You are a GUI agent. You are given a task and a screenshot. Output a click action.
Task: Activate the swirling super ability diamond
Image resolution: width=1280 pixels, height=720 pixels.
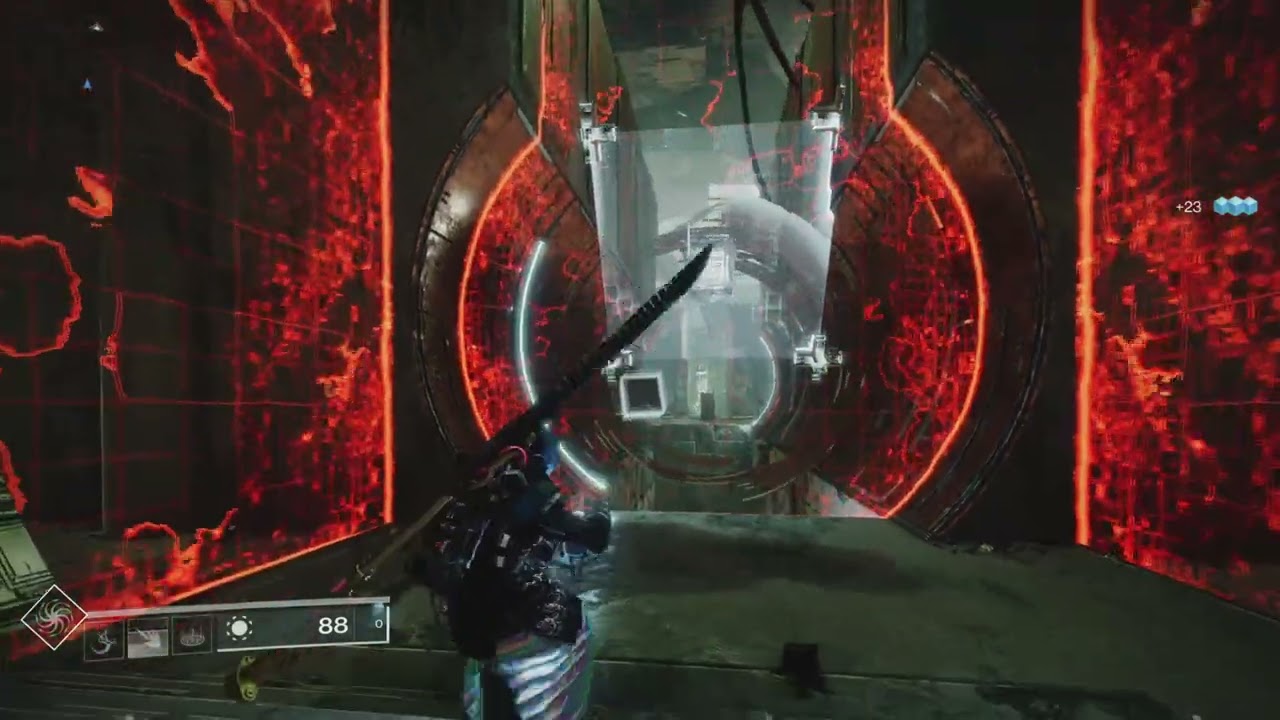(x=54, y=616)
